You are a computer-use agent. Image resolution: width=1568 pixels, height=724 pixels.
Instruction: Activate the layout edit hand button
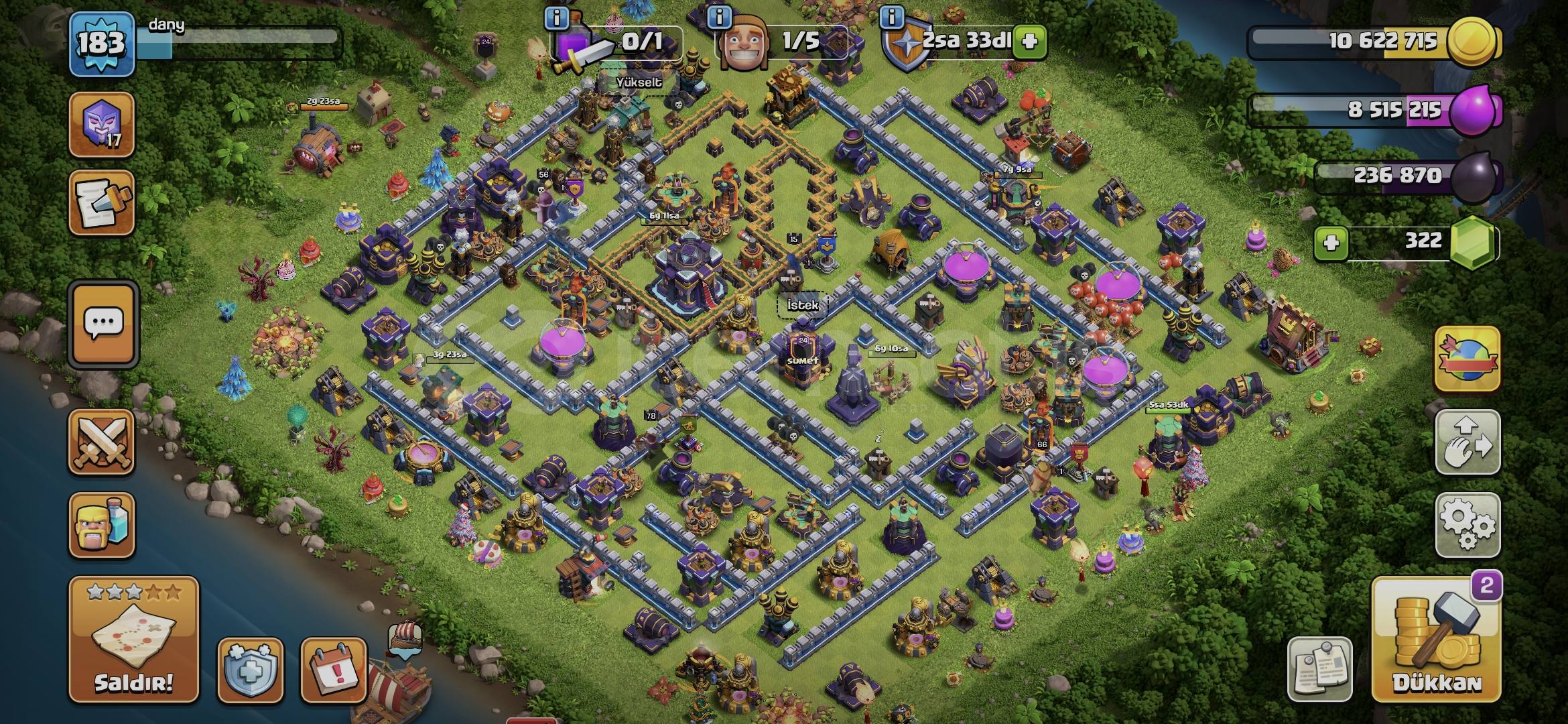[x=1467, y=442]
